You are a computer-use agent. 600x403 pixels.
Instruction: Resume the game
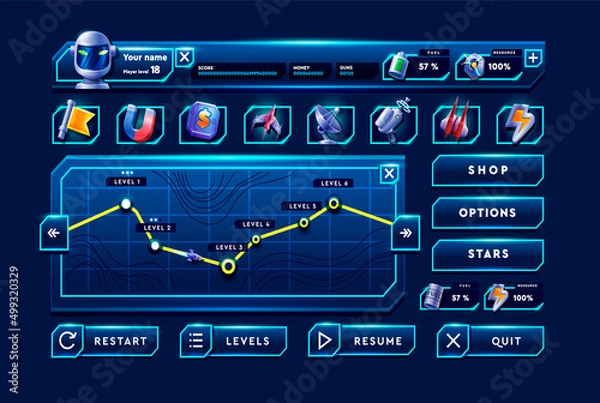point(361,341)
